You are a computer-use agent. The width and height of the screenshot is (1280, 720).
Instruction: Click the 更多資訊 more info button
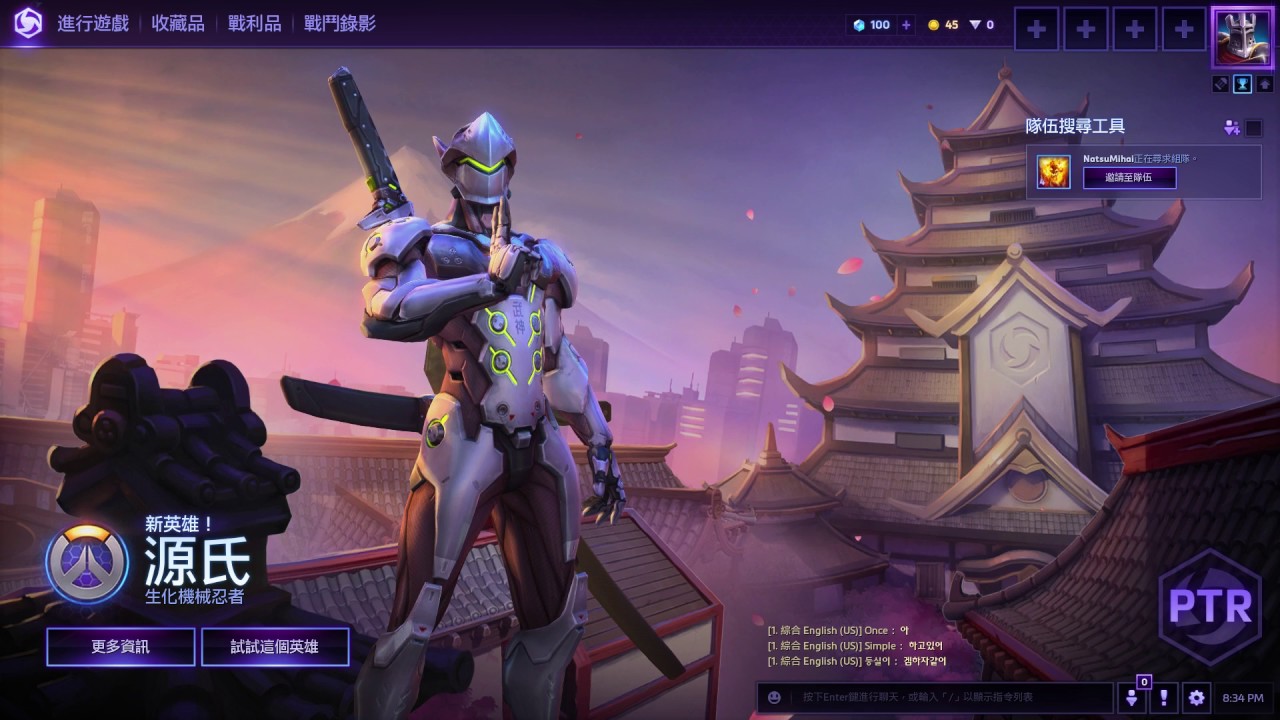[x=120, y=647]
